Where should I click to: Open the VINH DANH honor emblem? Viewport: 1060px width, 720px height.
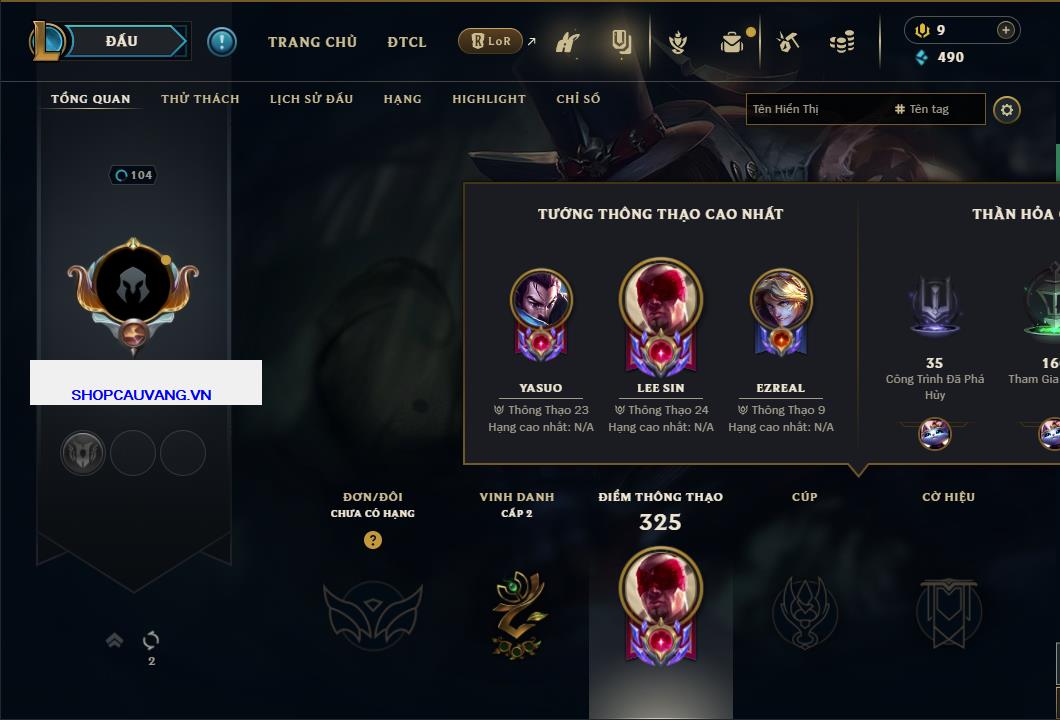tap(517, 613)
